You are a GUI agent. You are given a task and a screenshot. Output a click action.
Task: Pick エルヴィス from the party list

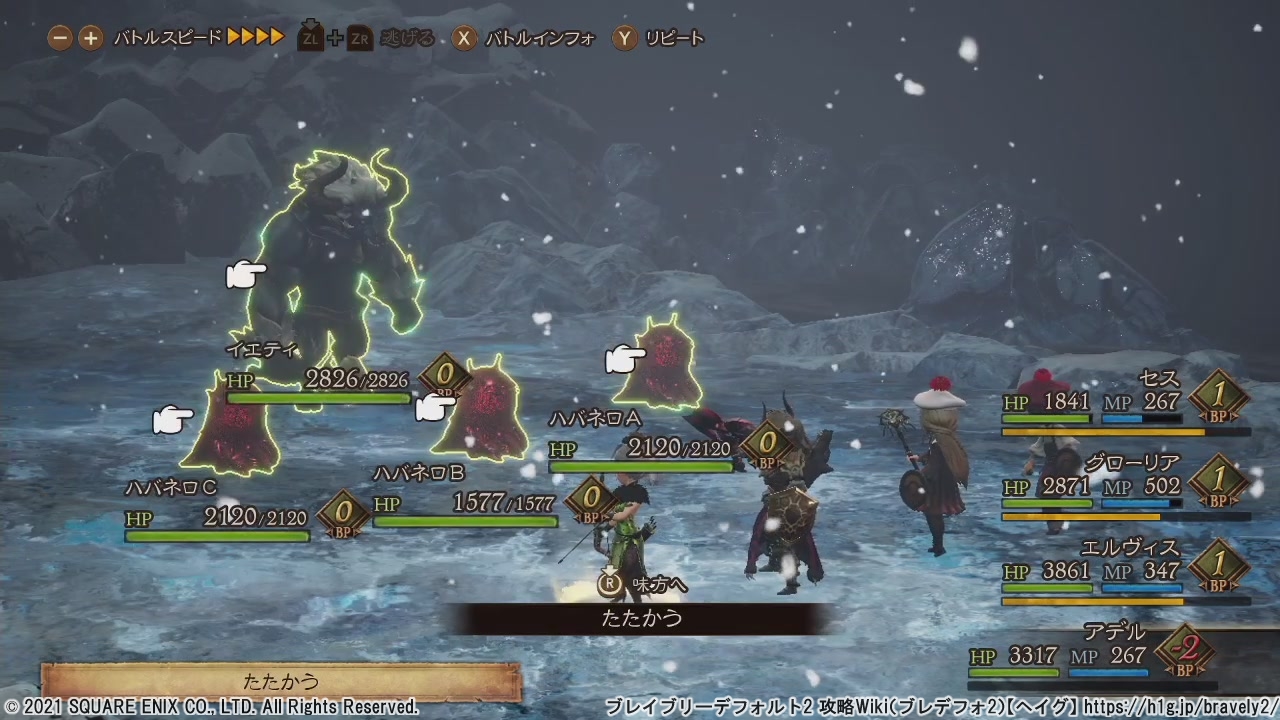(1125, 571)
